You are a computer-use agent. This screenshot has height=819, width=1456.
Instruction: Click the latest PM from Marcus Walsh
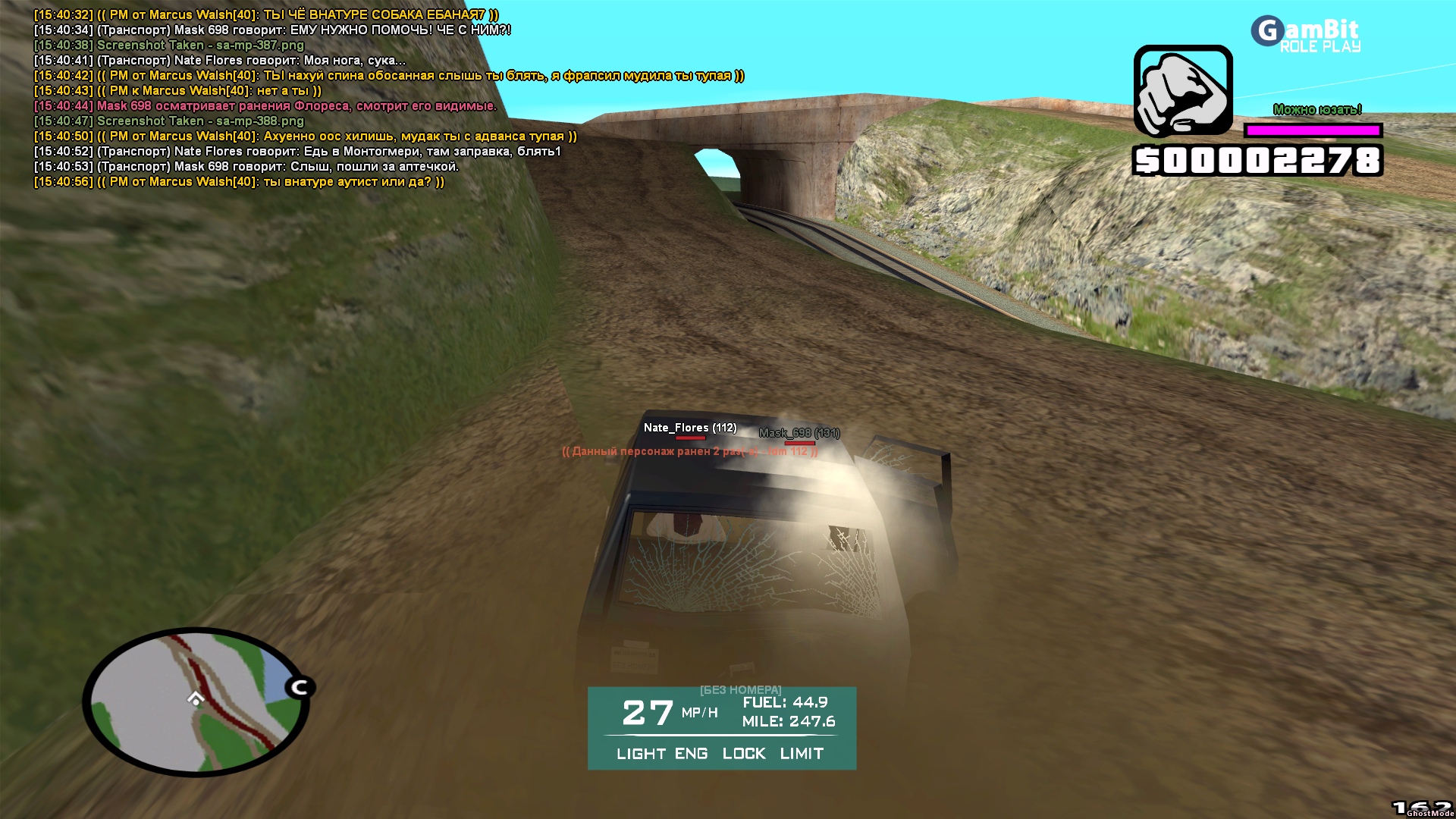tap(239, 182)
